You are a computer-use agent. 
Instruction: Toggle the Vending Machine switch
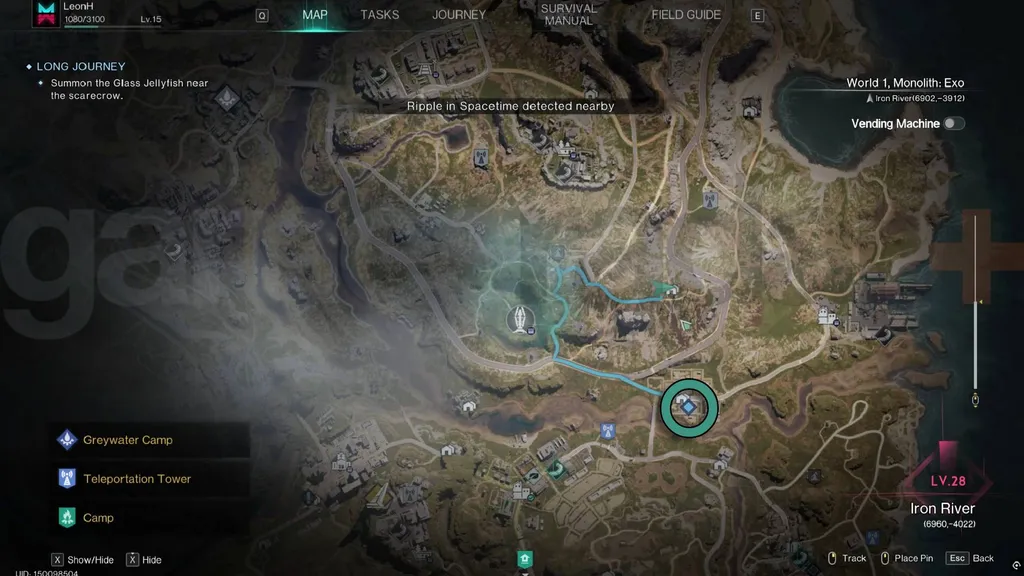[x=953, y=124]
